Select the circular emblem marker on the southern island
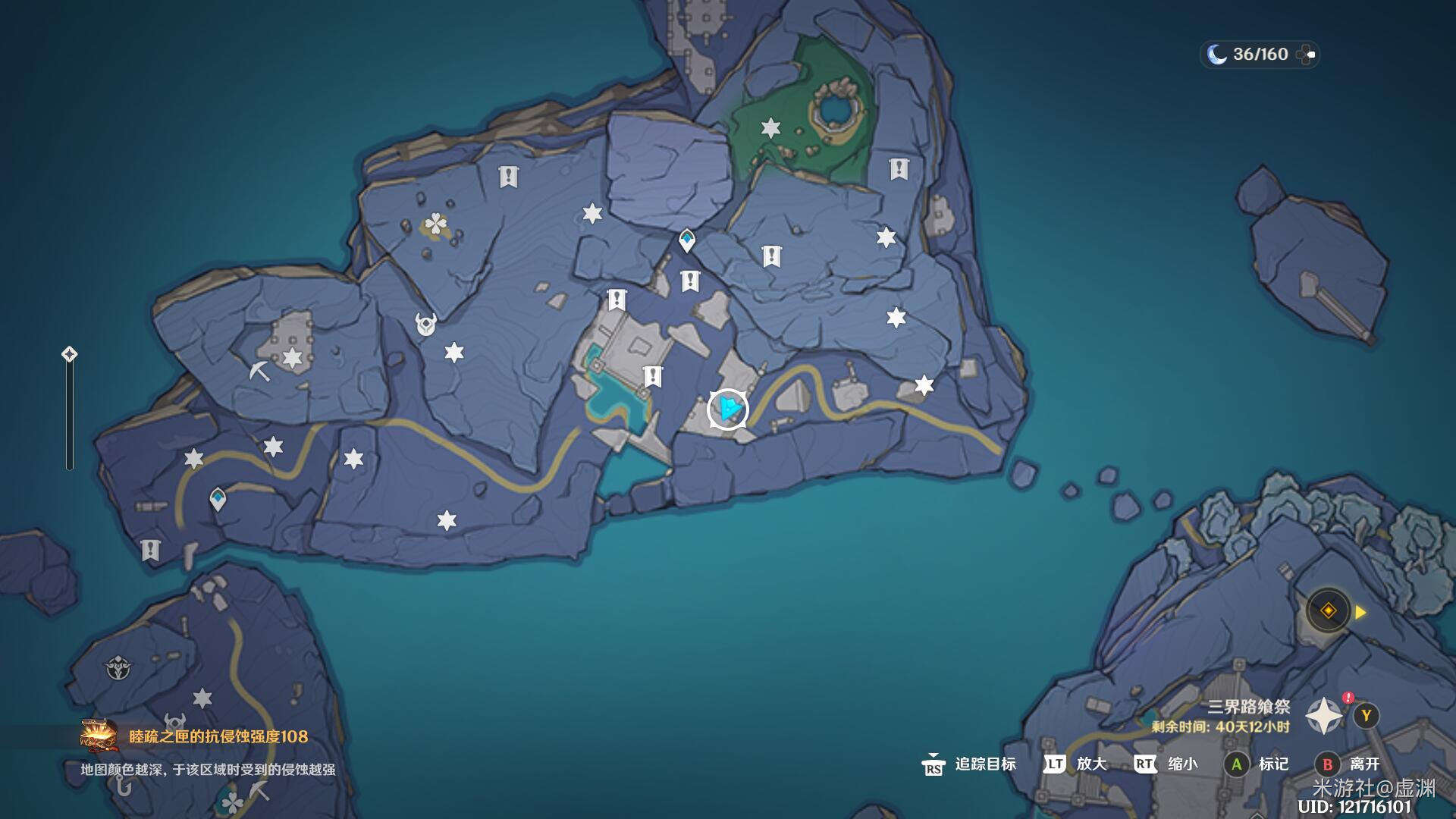 point(118,669)
